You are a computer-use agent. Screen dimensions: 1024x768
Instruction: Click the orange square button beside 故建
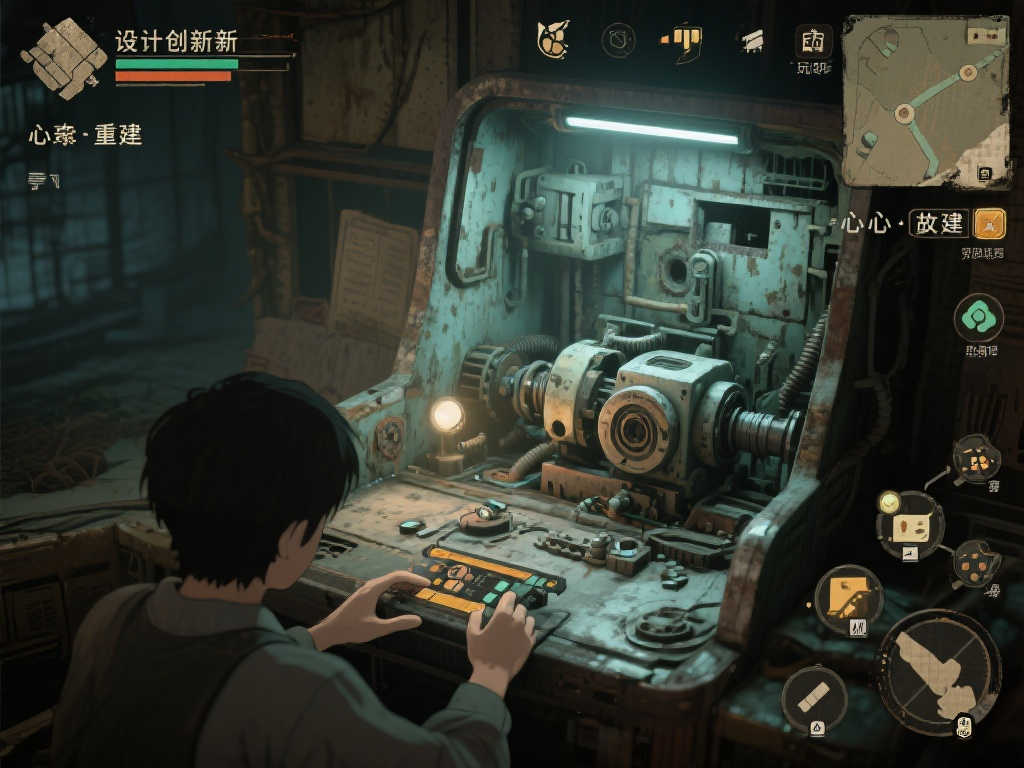click(x=989, y=223)
